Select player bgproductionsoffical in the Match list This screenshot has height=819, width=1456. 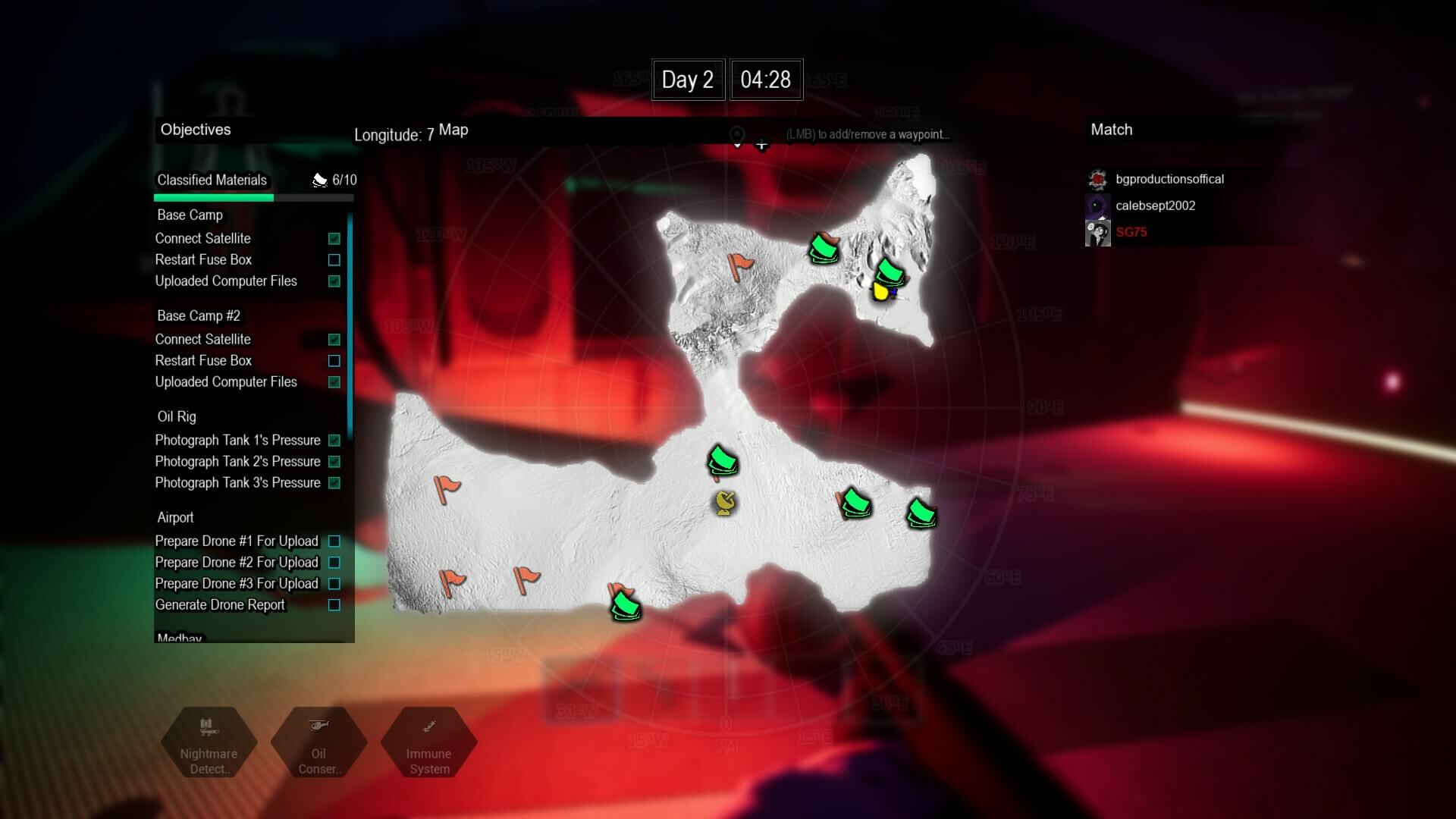[x=1169, y=179]
